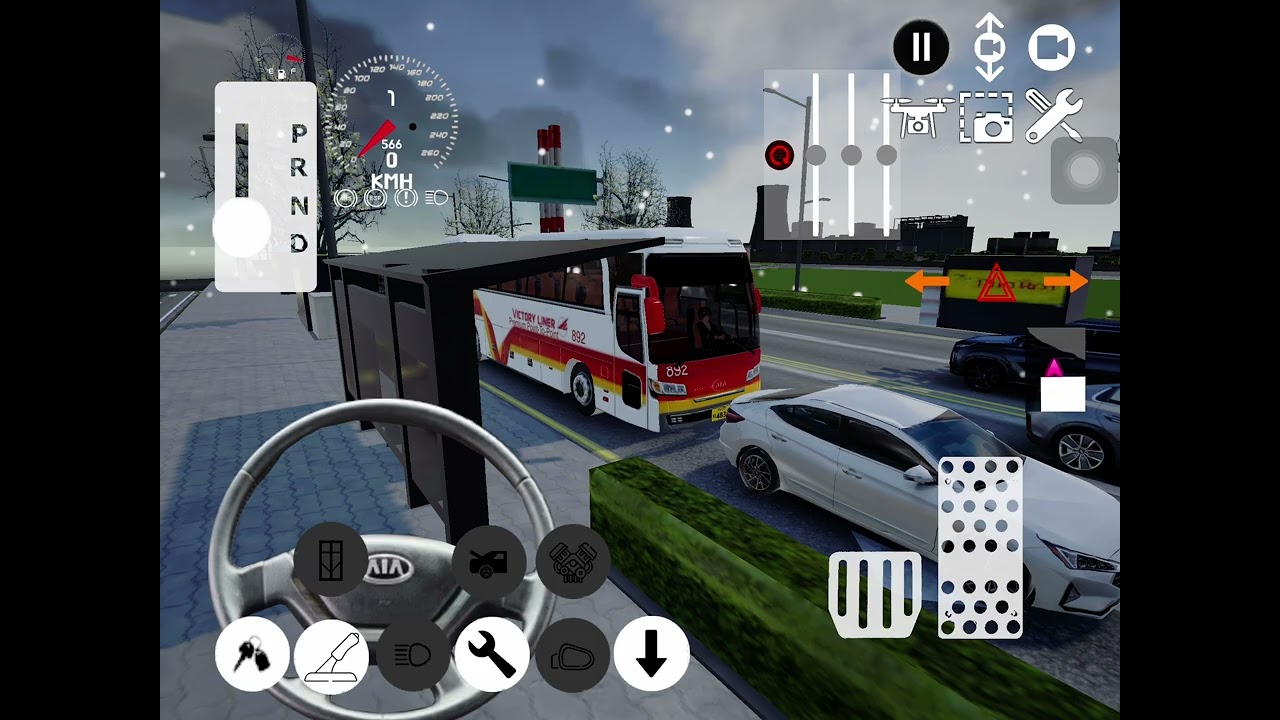Turn on the right turn signal arrow

[x=1065, y=282]
